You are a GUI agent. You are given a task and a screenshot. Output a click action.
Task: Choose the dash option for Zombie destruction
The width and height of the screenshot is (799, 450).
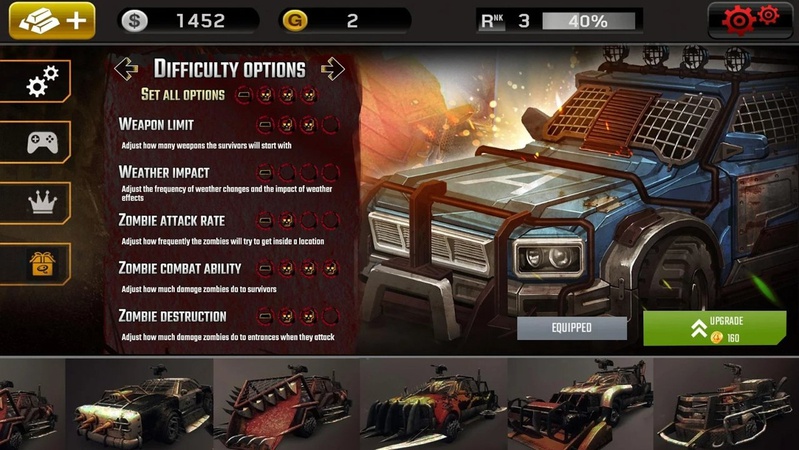(x=265, y=317)
